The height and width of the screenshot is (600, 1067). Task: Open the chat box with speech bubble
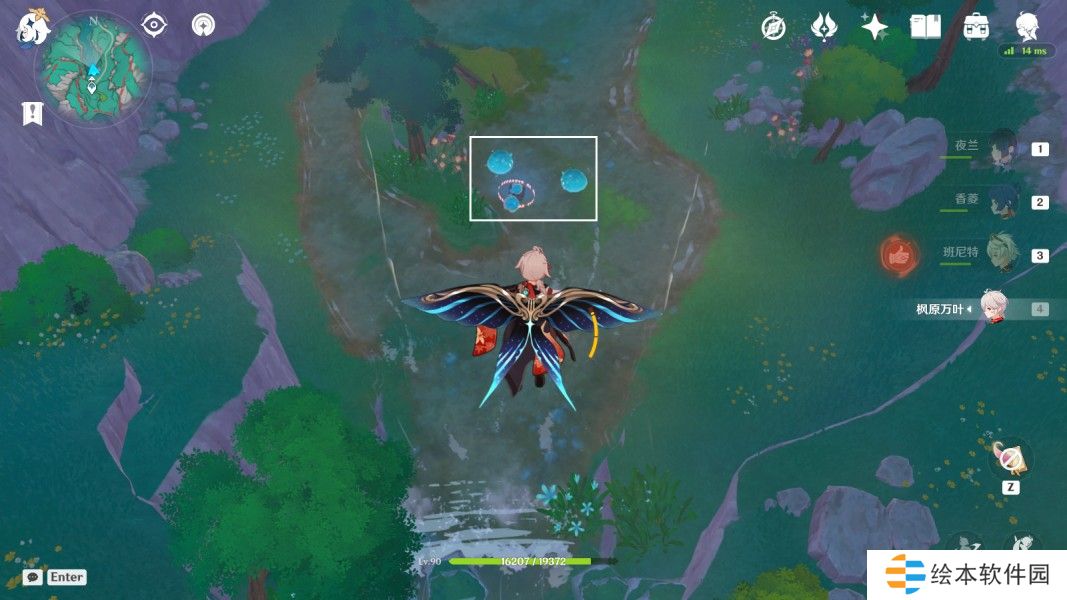[33, 577]
